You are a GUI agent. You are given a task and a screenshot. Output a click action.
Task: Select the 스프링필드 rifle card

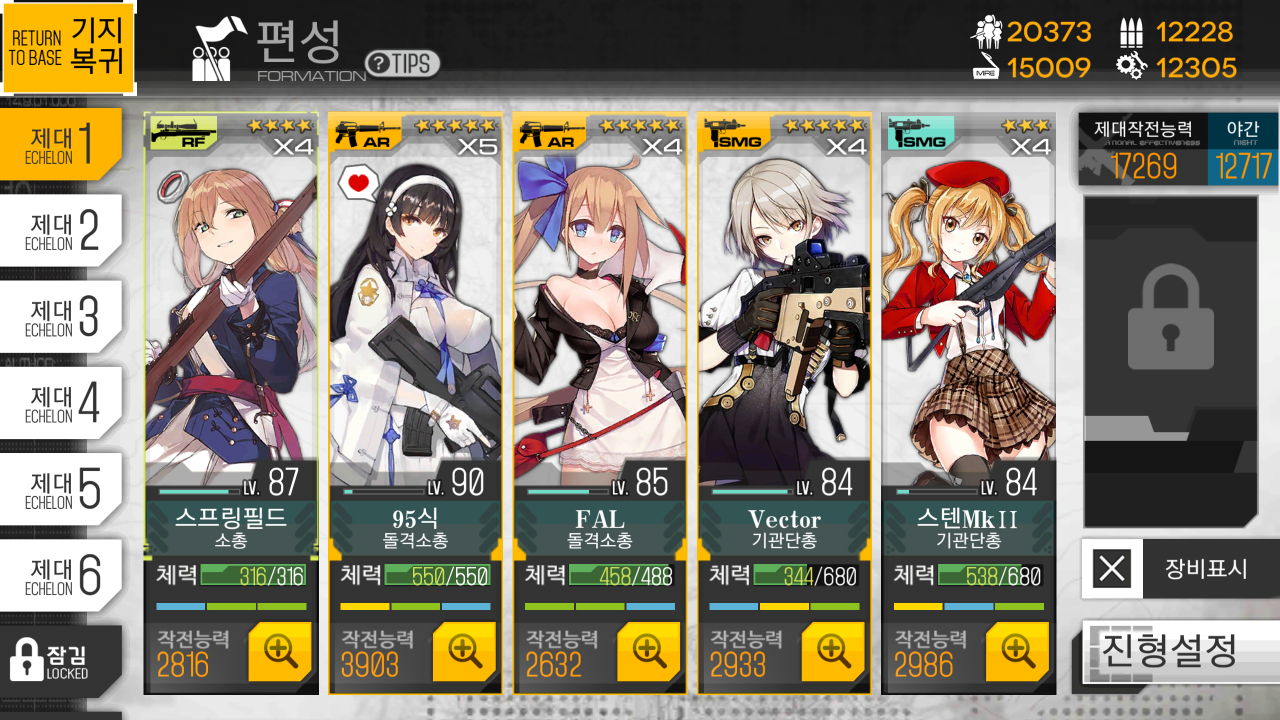pos(231,320)
